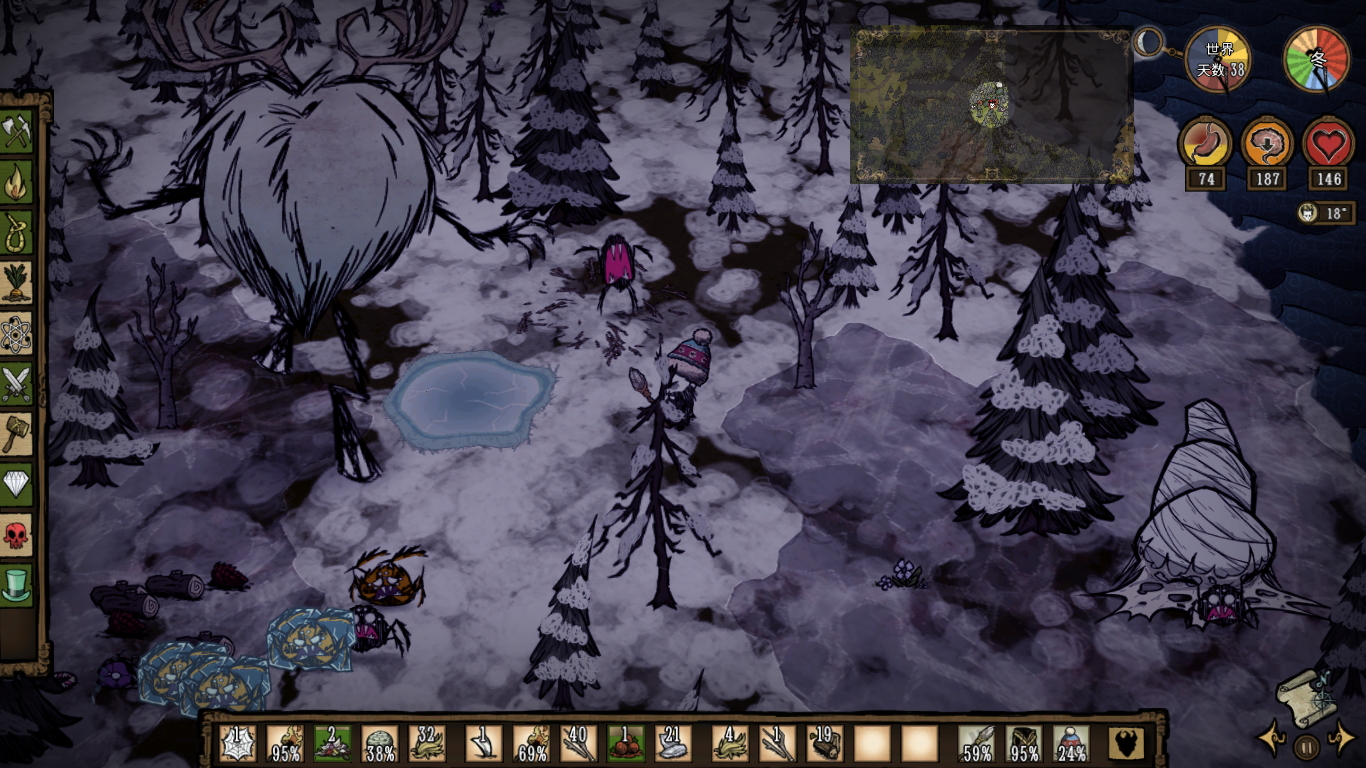Screen dimensions: 1366x768
Task: Select the Dress top hat tab
Action: pyautogui.click(x=17, y=584)
